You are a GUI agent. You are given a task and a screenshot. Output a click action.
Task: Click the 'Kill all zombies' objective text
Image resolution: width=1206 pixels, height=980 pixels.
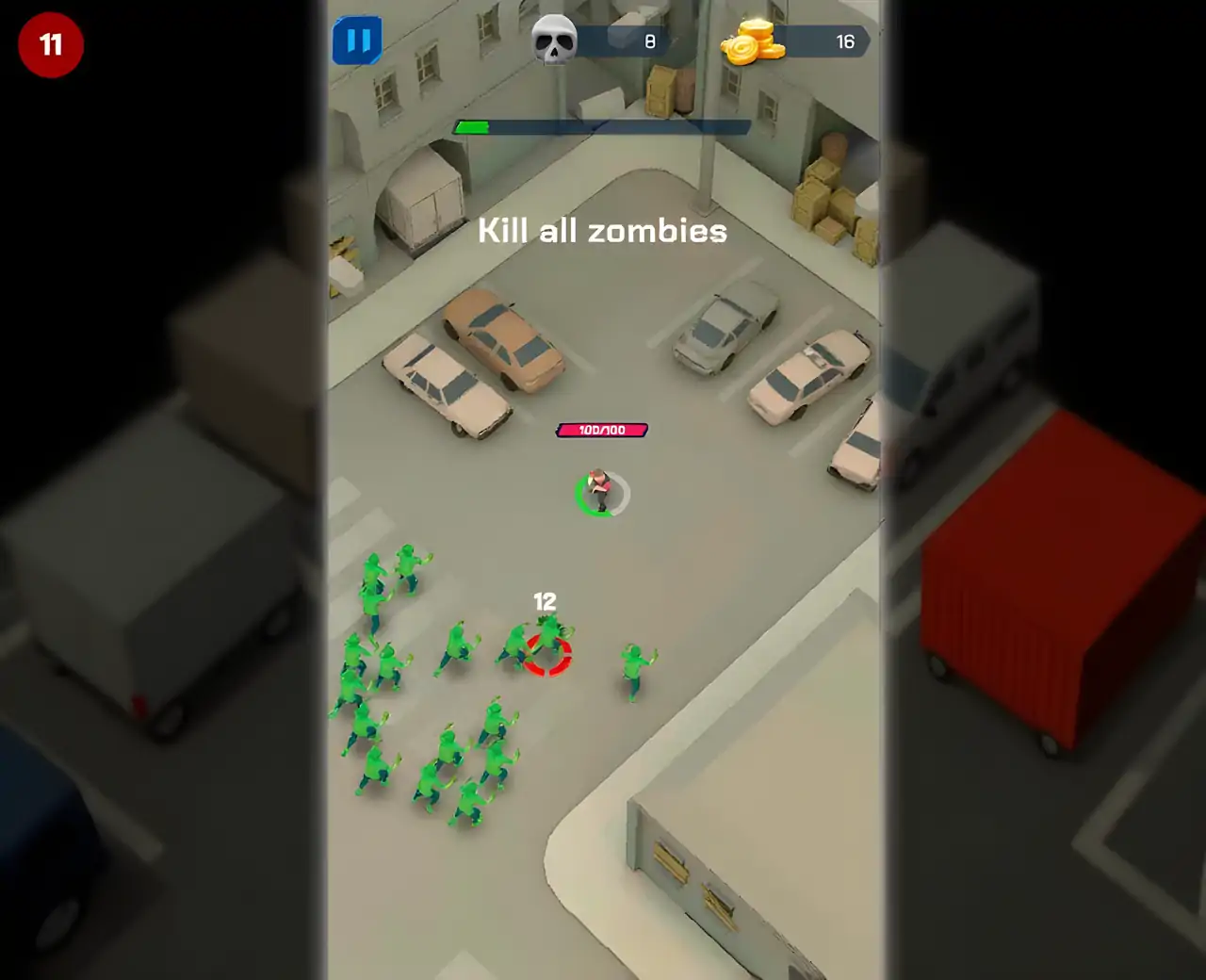click(602, 230)
